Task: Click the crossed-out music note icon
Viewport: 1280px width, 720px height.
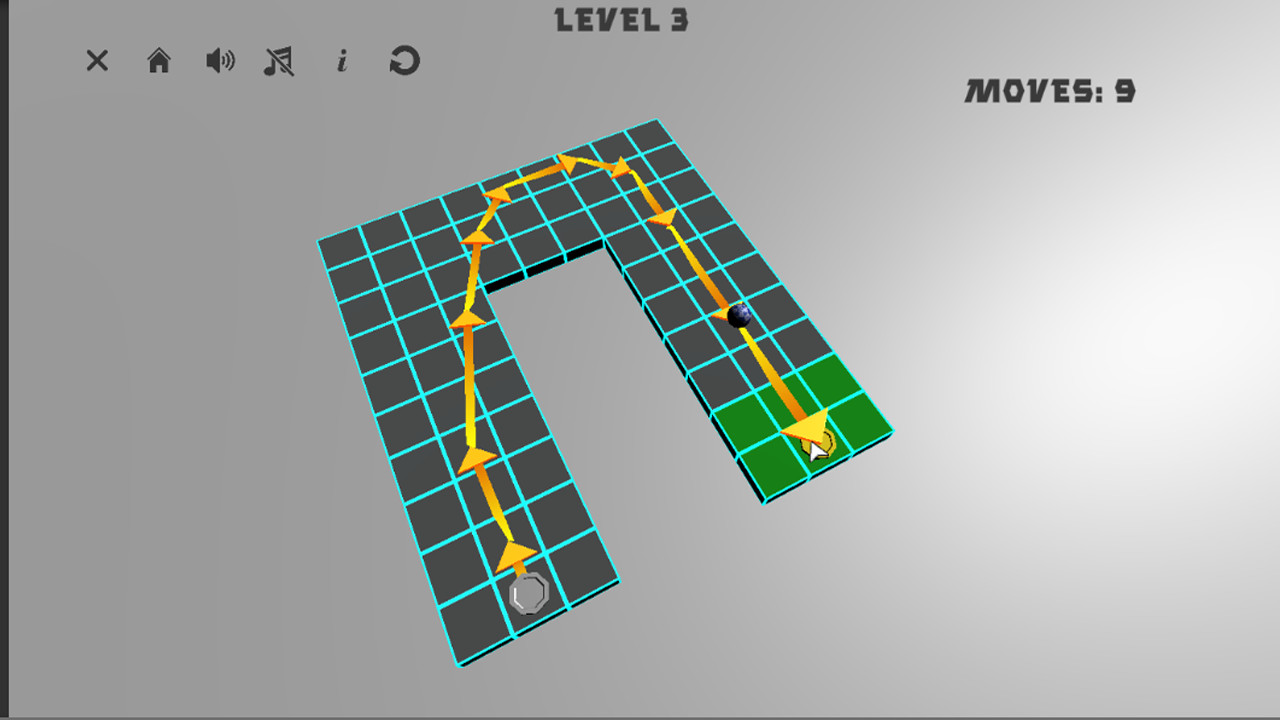Action: point(281,61)
